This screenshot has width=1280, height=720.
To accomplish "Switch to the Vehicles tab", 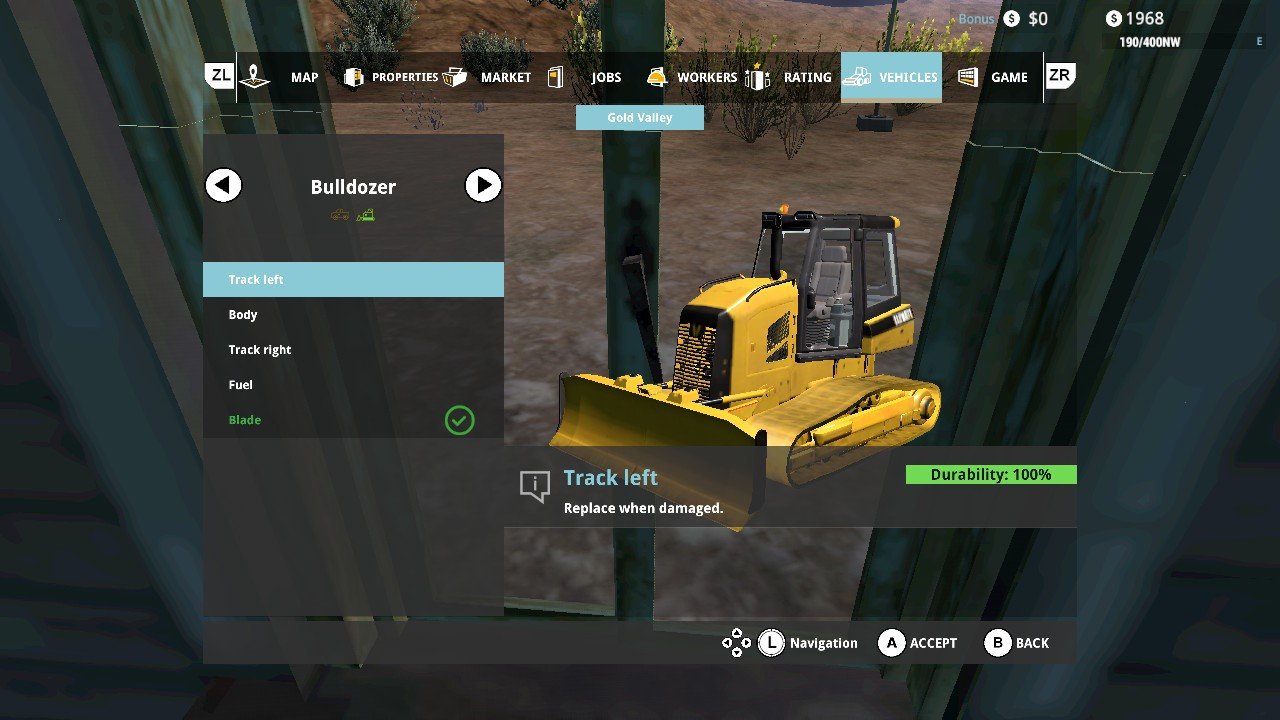I will (891, 77).
